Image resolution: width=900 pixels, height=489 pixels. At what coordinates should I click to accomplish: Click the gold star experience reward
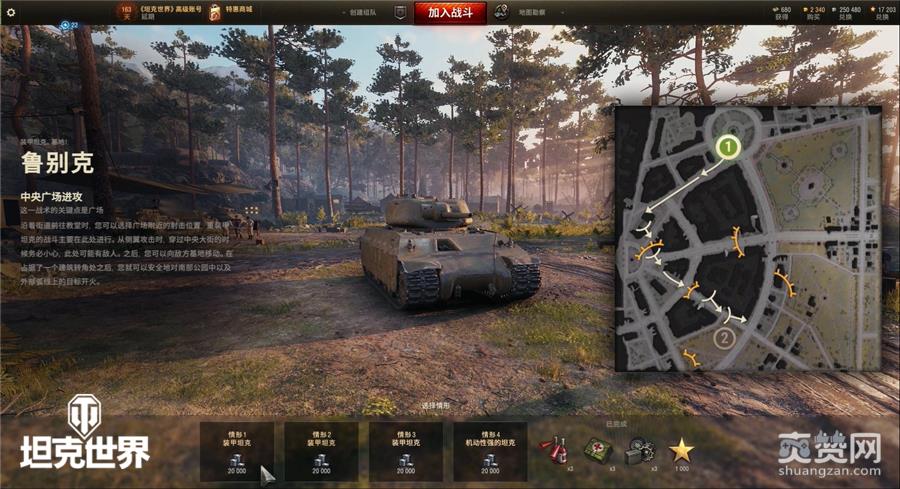pos(681,451)
